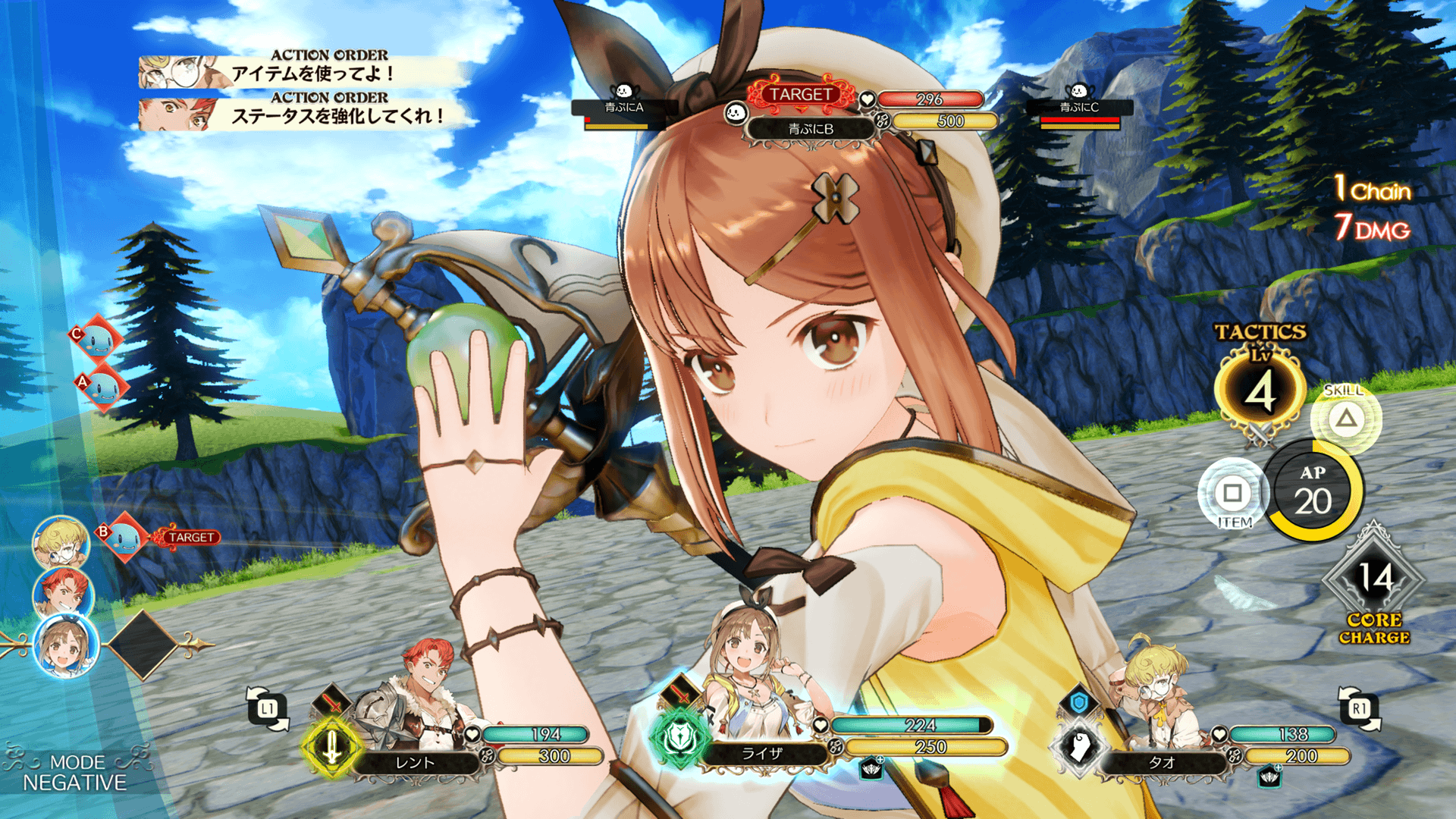Open the Item command
Viewport: 1456px width, 819px height.
(x=1232, y=494)
